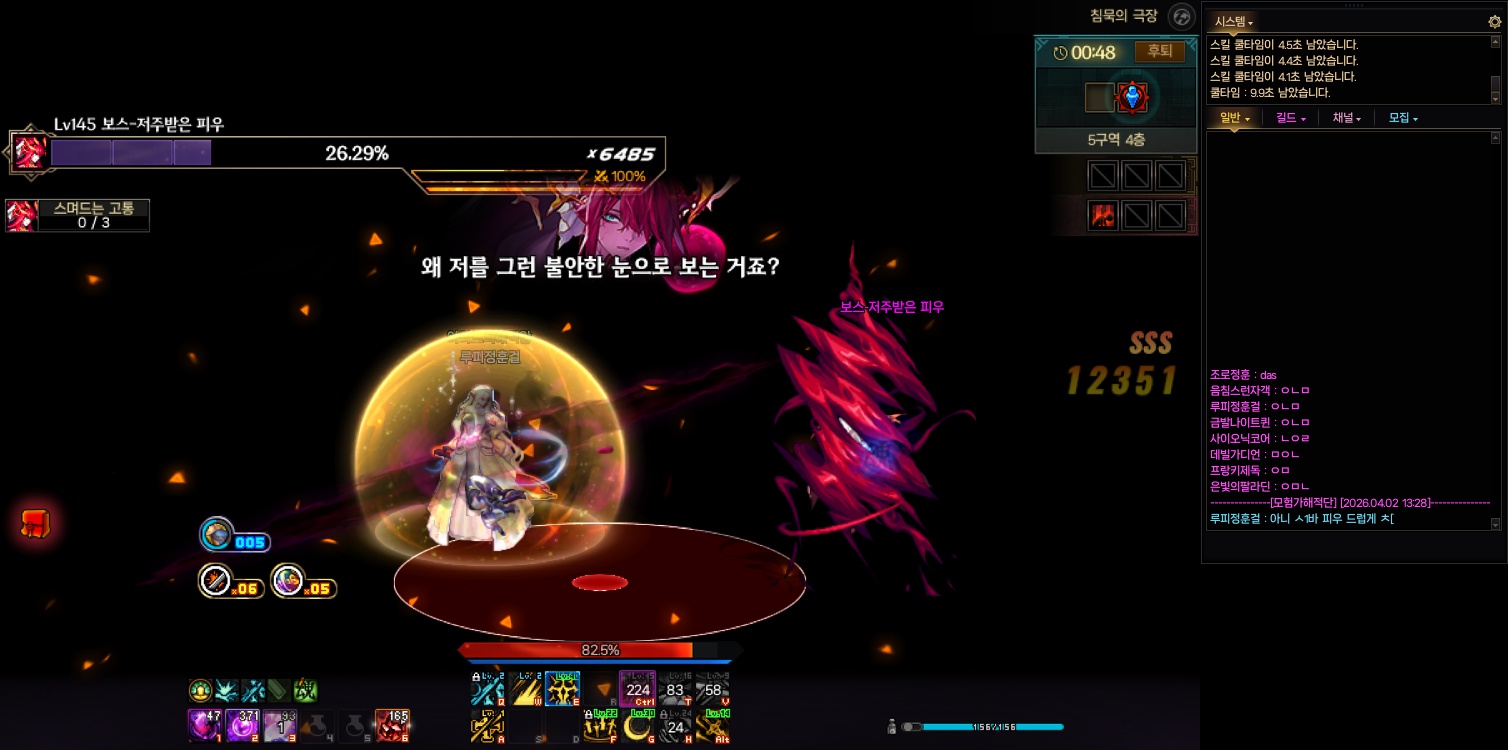Activate the E key skill with blue border
This screenshot has width=1508, height=750.
(562, 689)
